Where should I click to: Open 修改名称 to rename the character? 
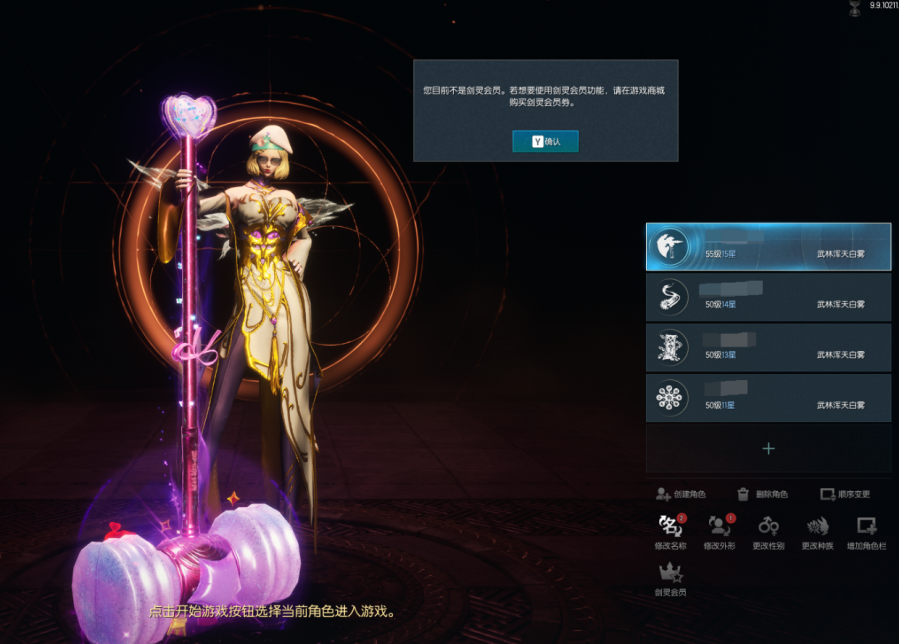tap(669, 531)
